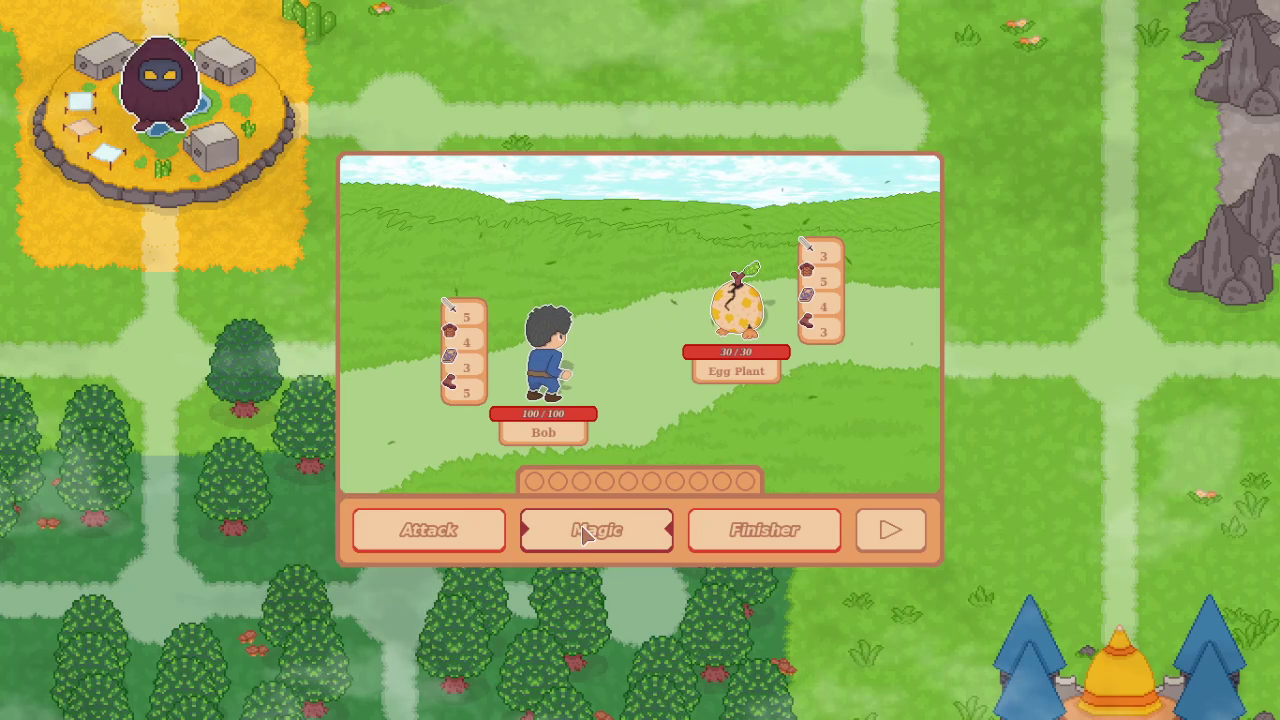
Task: Select the spellbook icon on Bob's stat panel
Action: [x=449, y=355]
